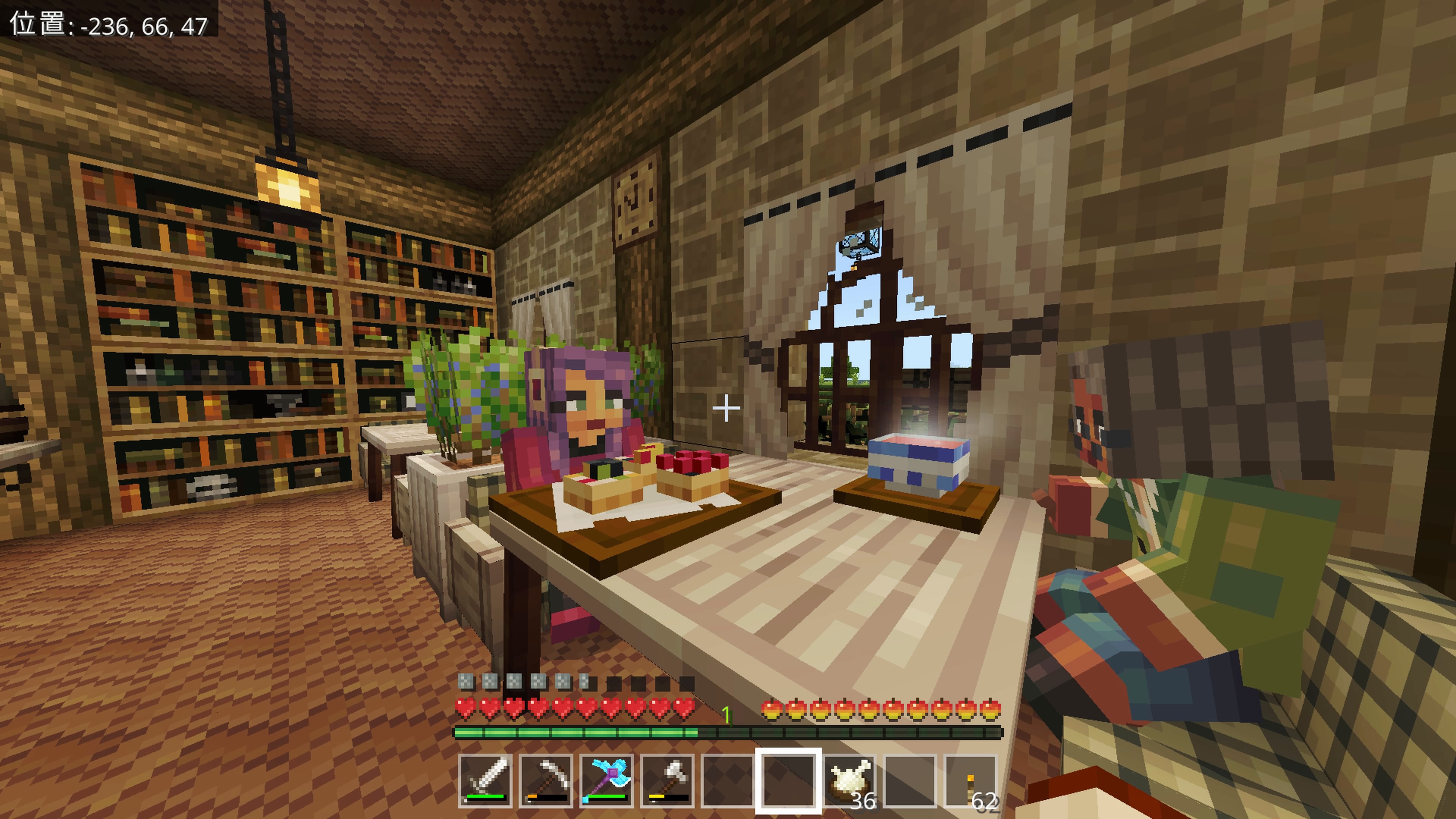Equip the glowing diamond battle axe
The height and width of the screenshot is (819, 1456).
tap(607, 781)
